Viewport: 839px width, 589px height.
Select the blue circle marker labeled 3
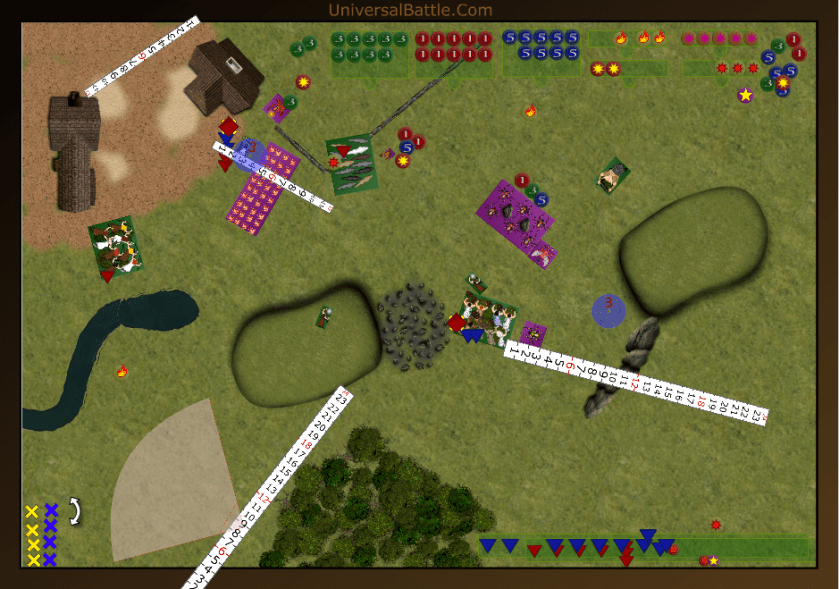pos(609,310)
